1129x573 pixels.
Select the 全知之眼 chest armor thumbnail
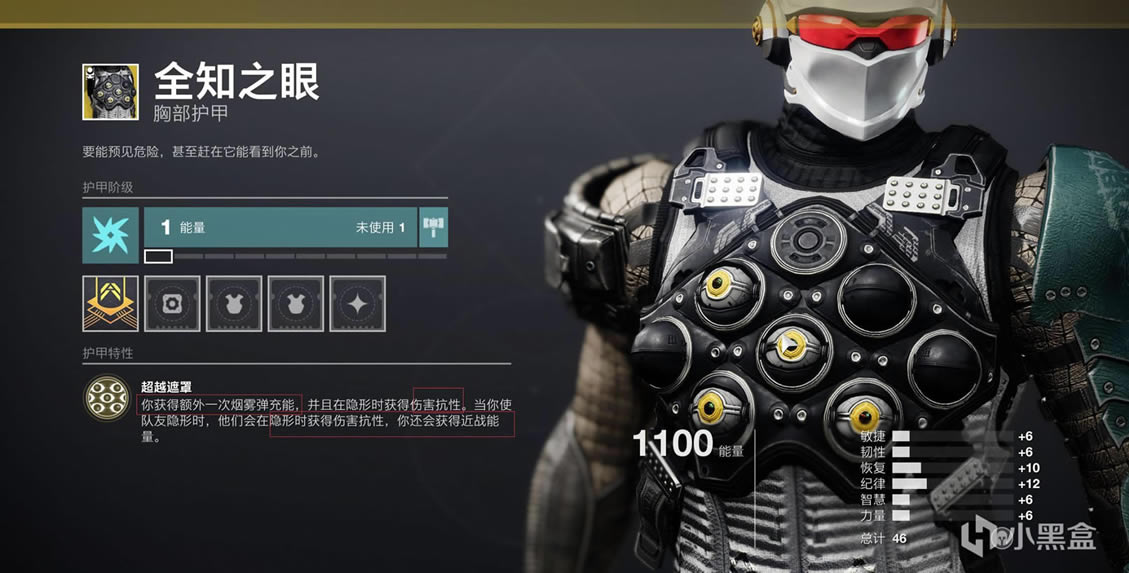tap(110, 92)
